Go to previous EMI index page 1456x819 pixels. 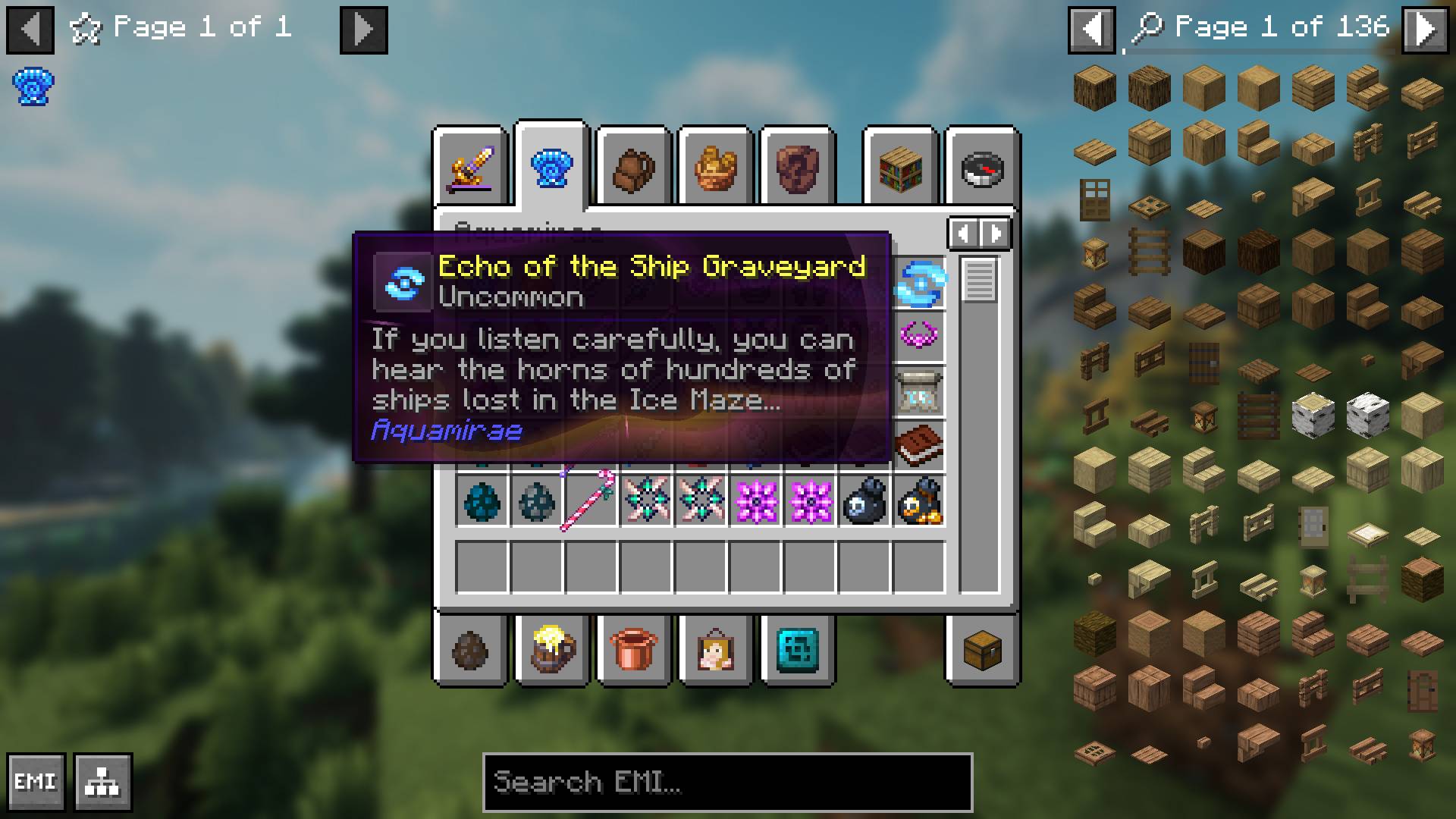1091,30
